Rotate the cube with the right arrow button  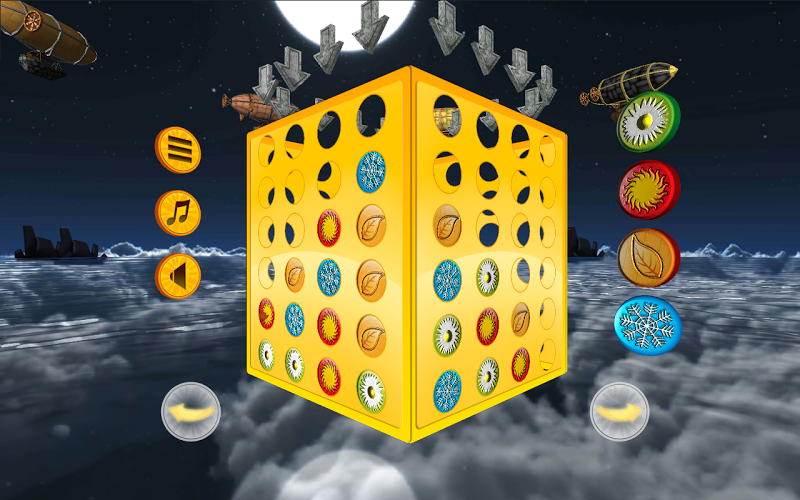(620, 411)
